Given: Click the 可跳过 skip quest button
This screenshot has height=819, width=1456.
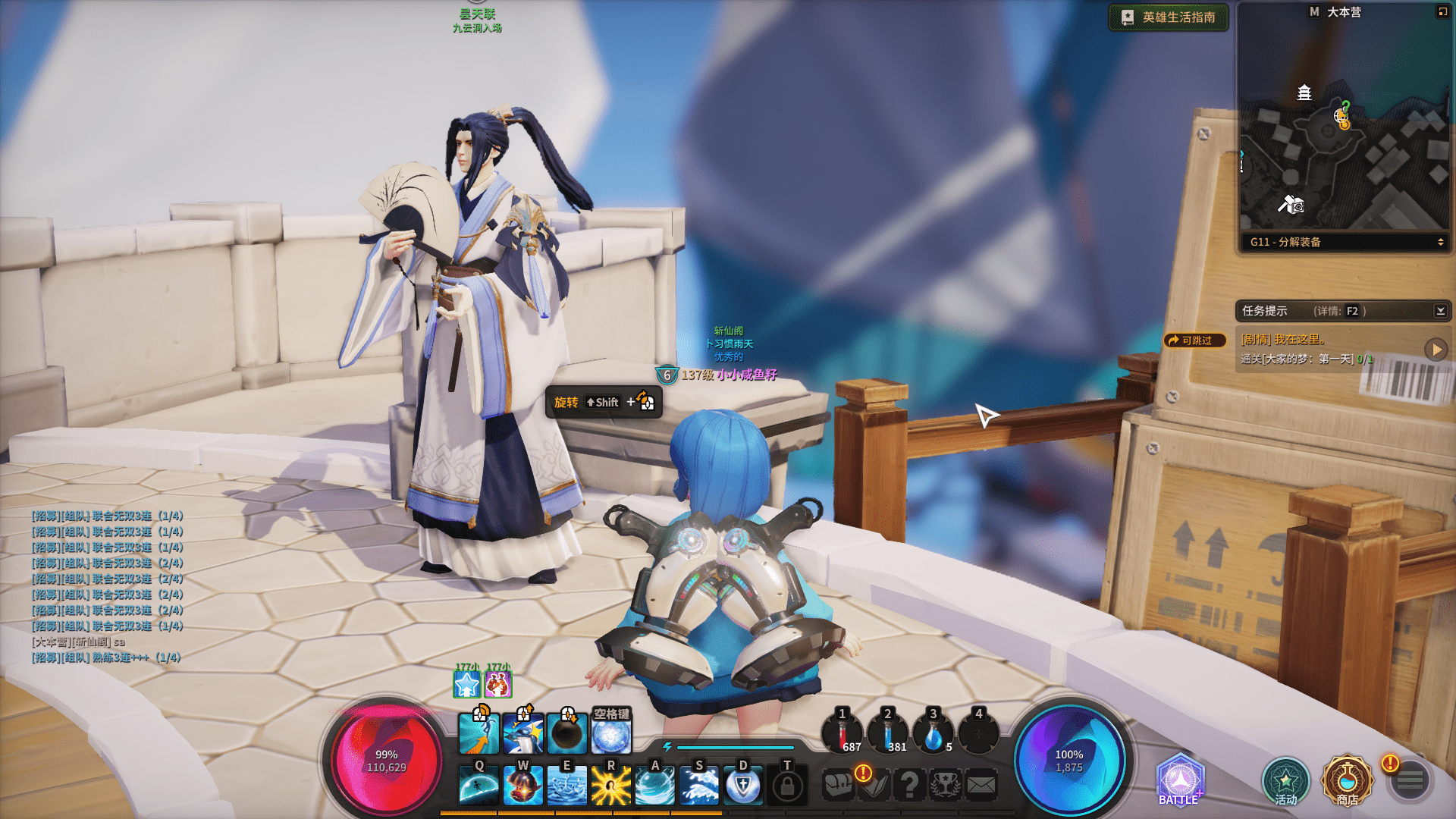Looking at the screenshot, I should pos(1195,340).
